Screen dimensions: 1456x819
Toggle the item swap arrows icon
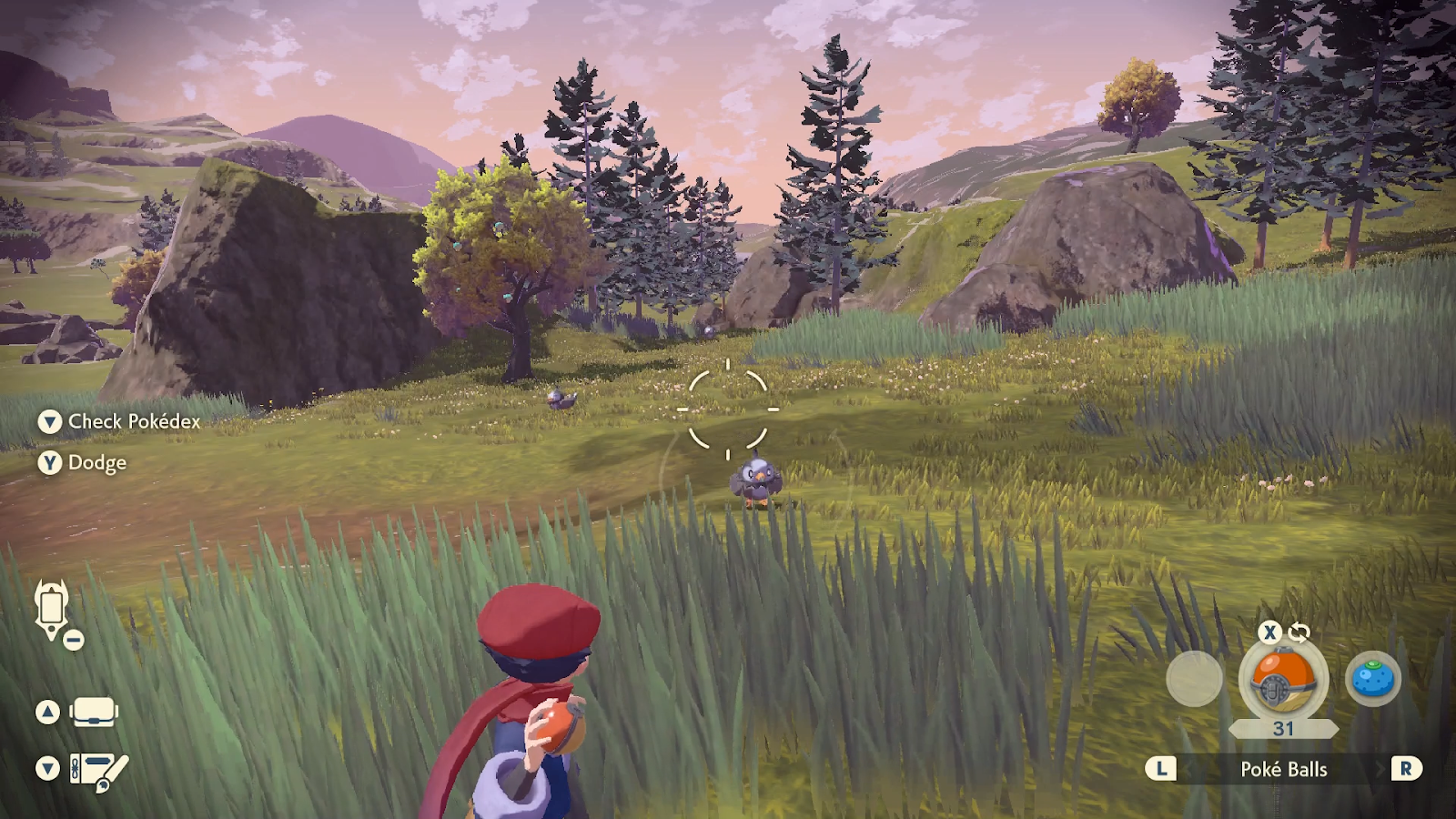(1299, 632)
